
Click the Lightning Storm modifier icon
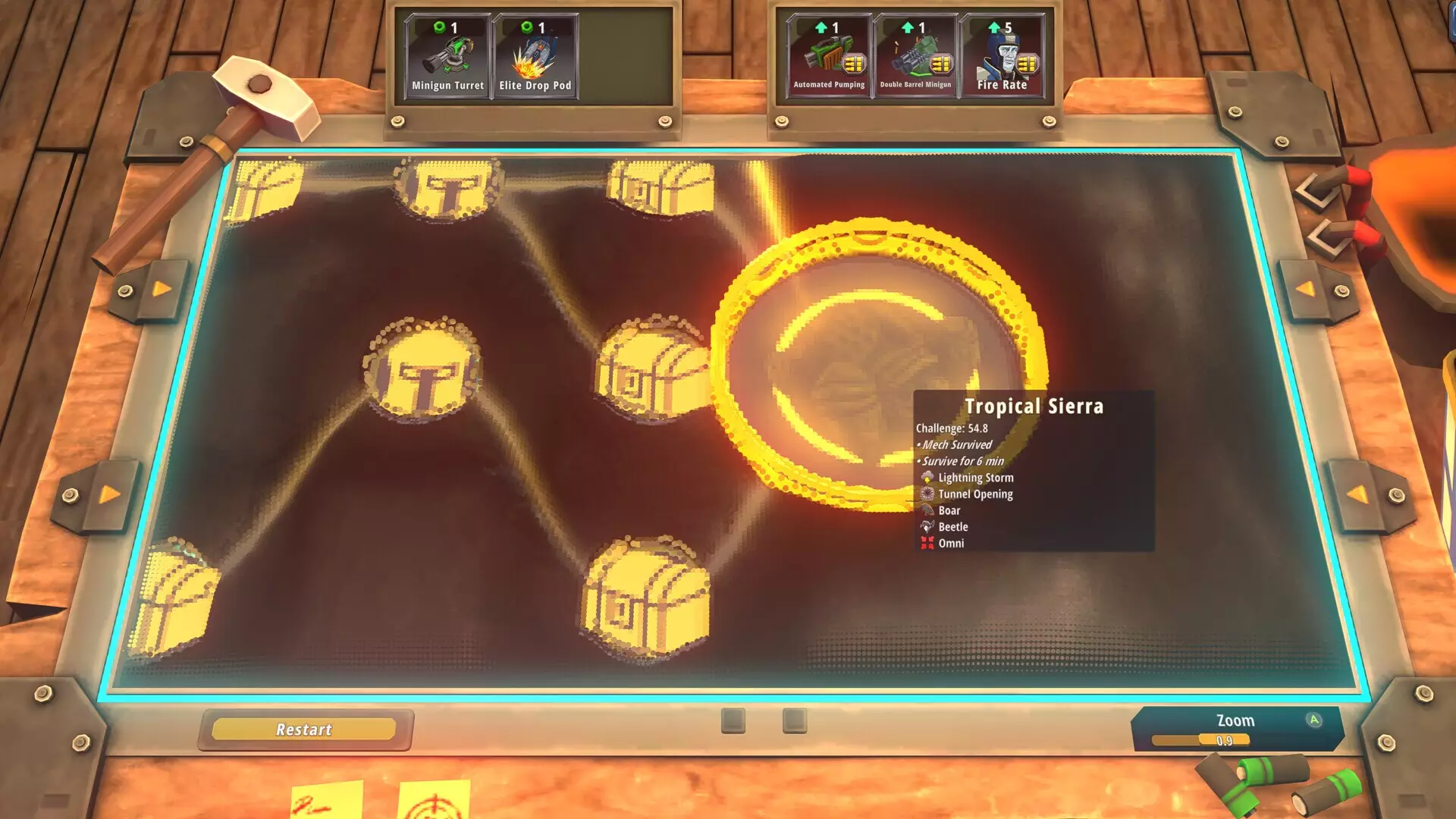(x=927, y=477)
